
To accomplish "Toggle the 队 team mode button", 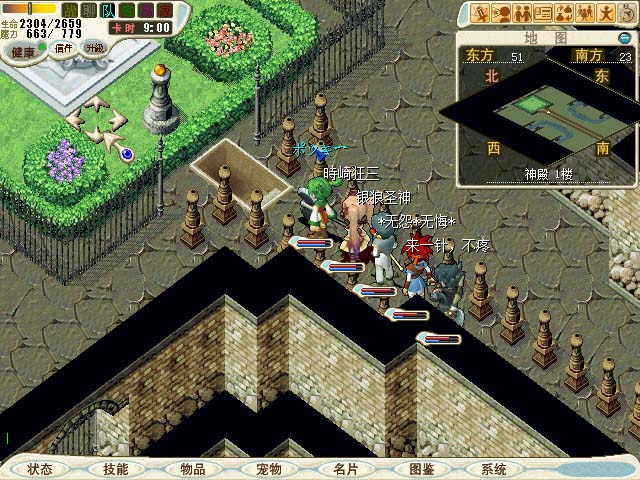I will click(x=108, y=9).
